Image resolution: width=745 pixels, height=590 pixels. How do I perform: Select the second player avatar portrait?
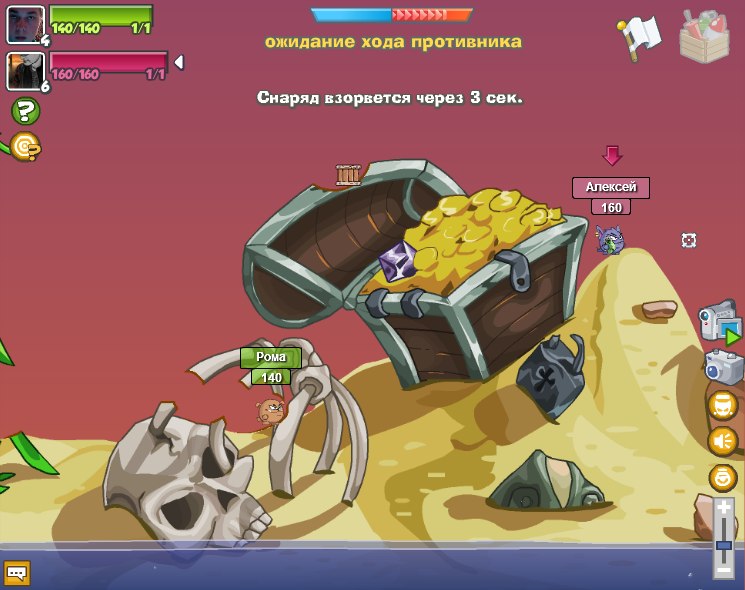tap(25, 71)
